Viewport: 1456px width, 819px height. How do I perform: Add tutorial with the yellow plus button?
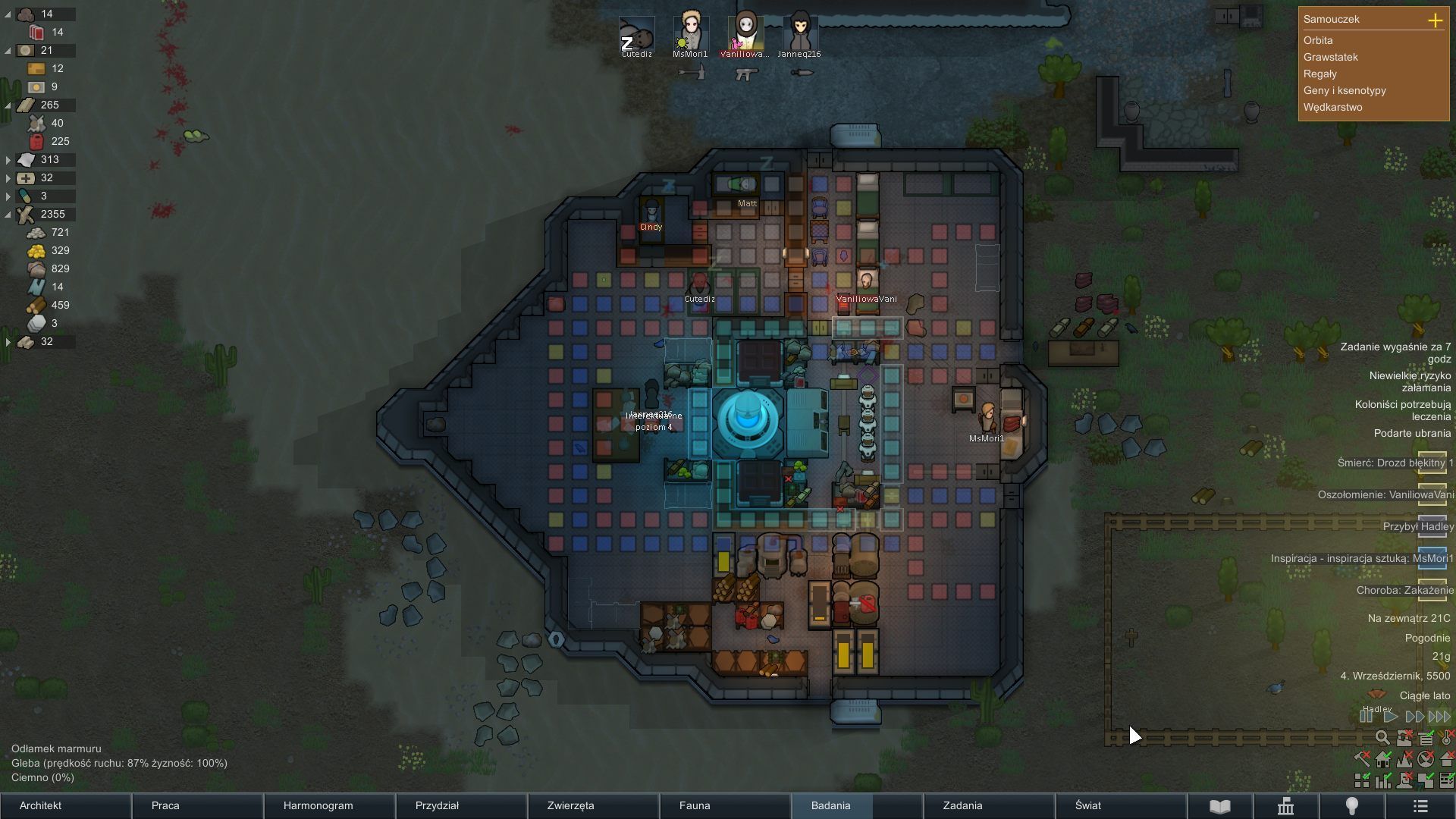pyautogui.click(x=1435, y=20)
